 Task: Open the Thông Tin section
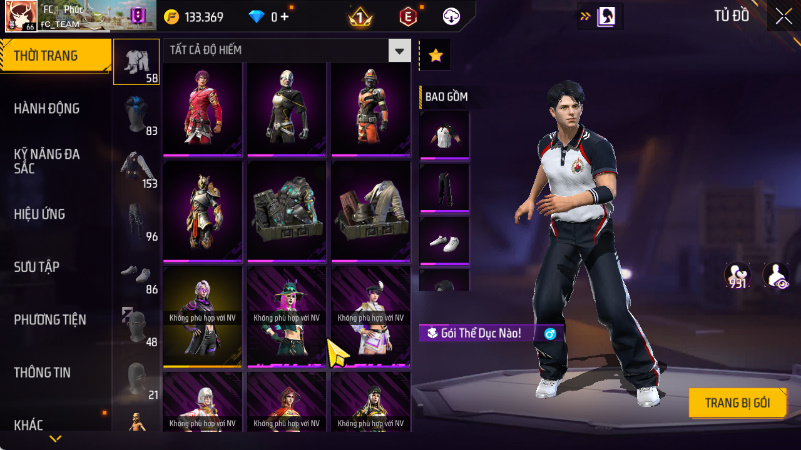(42, 372)
